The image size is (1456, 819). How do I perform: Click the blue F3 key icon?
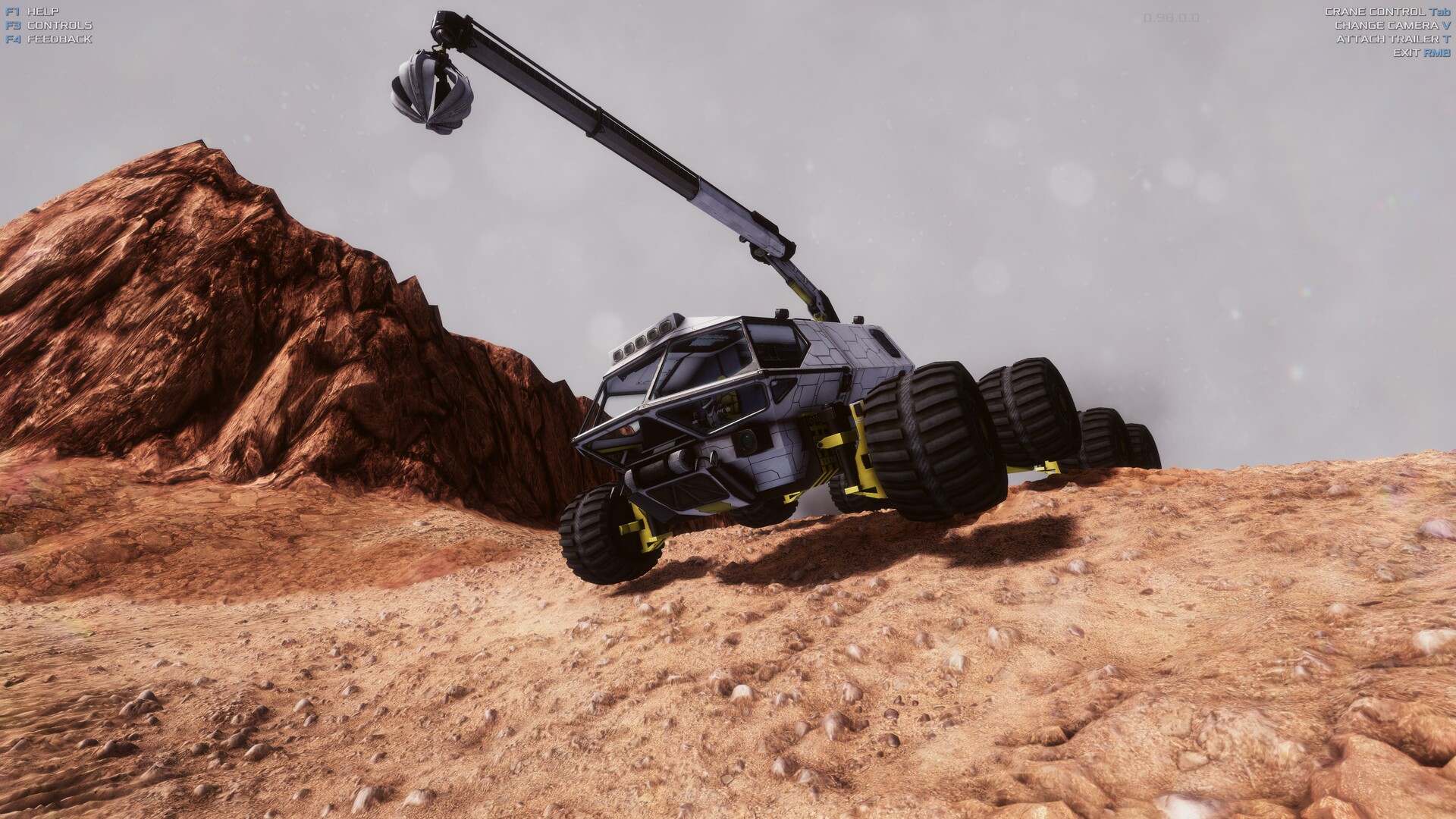click(11, 24)
